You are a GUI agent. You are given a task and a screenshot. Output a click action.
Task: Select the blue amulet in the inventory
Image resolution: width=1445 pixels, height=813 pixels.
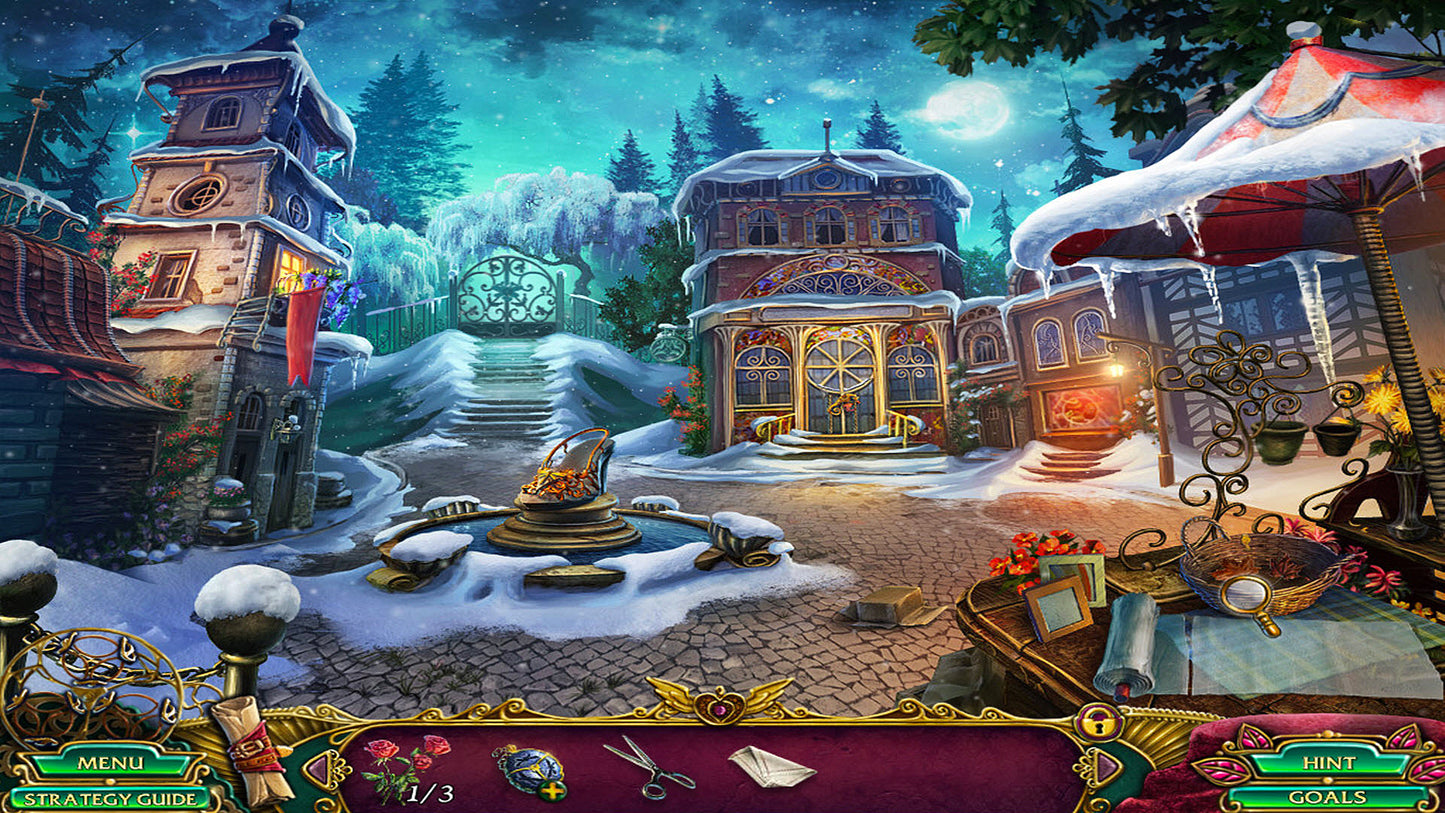[530, 762]
